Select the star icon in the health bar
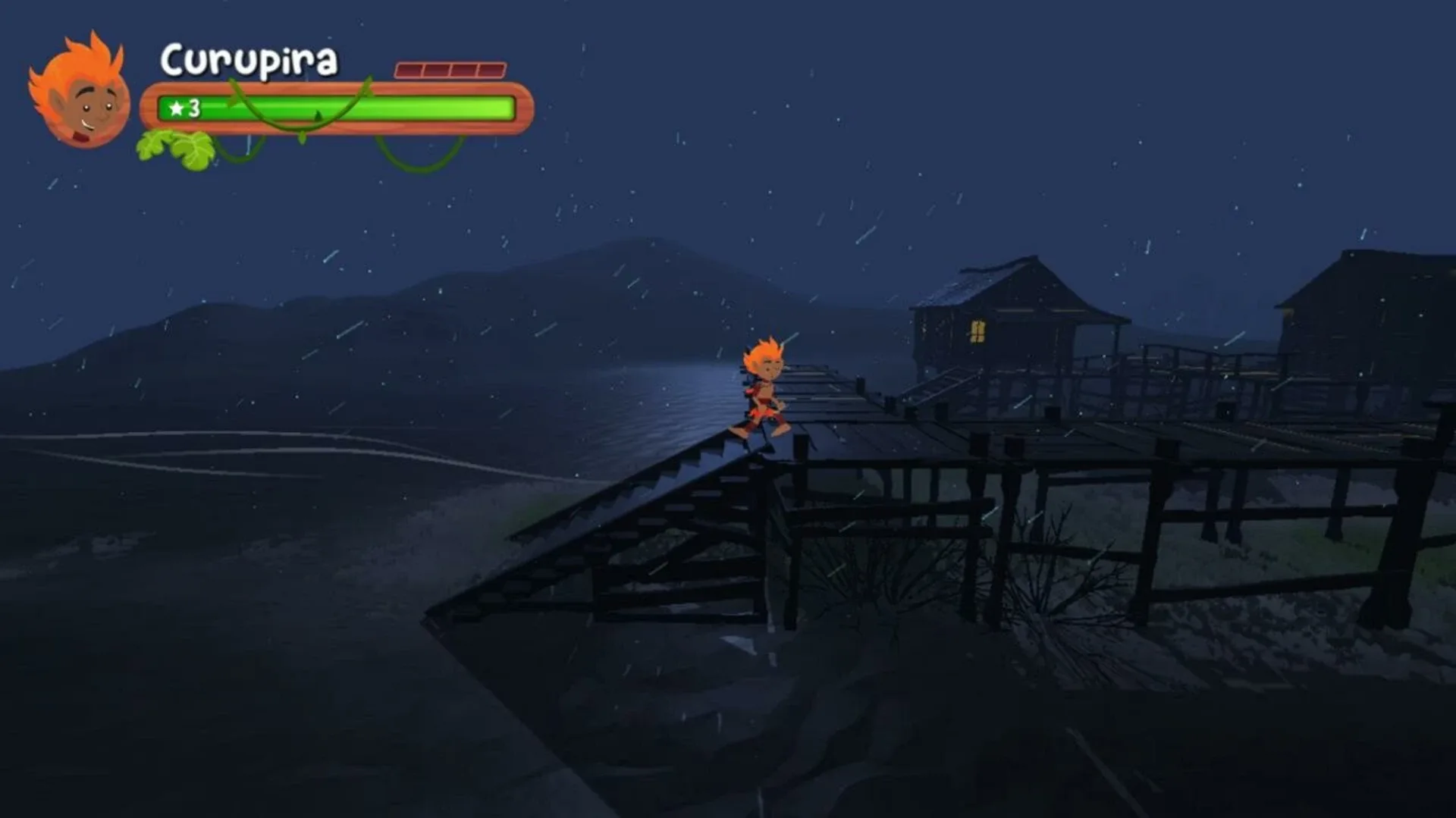Image resolution: width=1456 pixels, height=818 pixels. (177, 108)
